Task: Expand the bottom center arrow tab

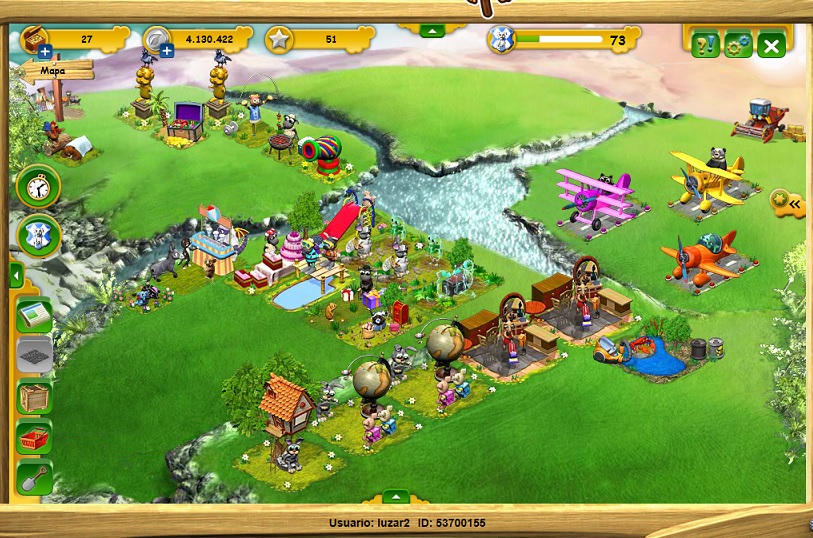Action: tap(397, 497)
